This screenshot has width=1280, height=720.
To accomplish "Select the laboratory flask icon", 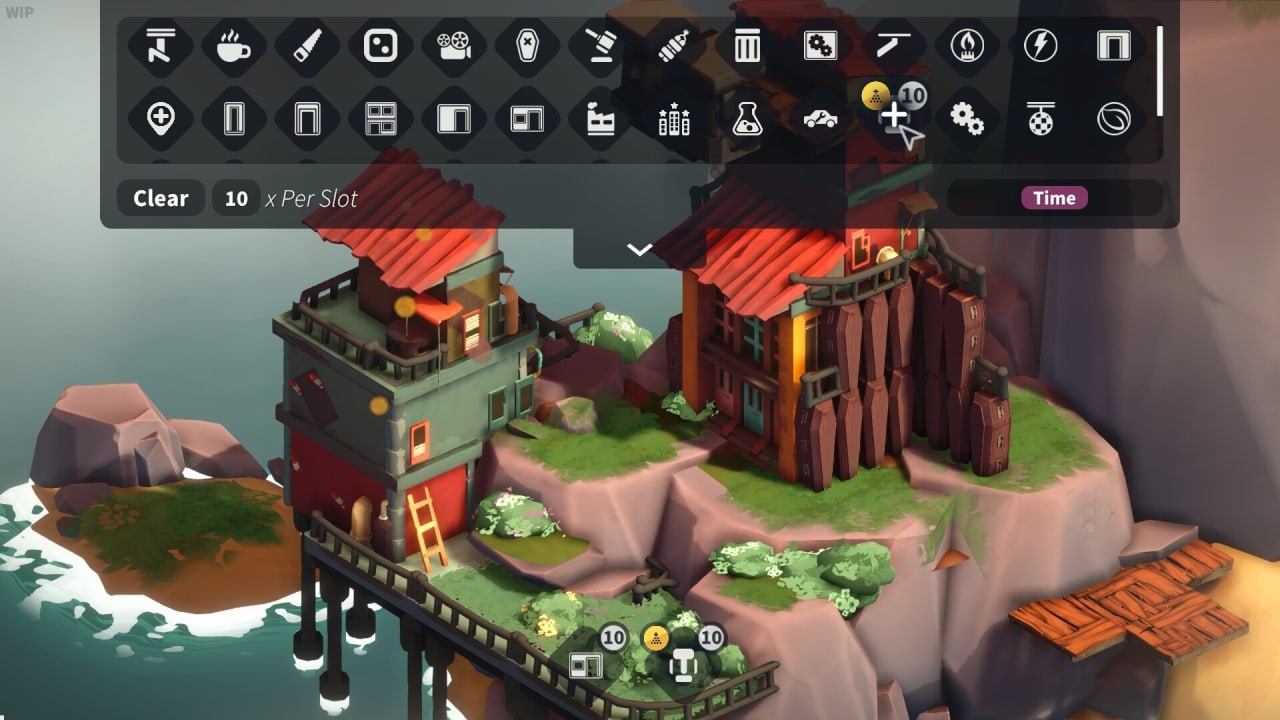I will (747, 119).
